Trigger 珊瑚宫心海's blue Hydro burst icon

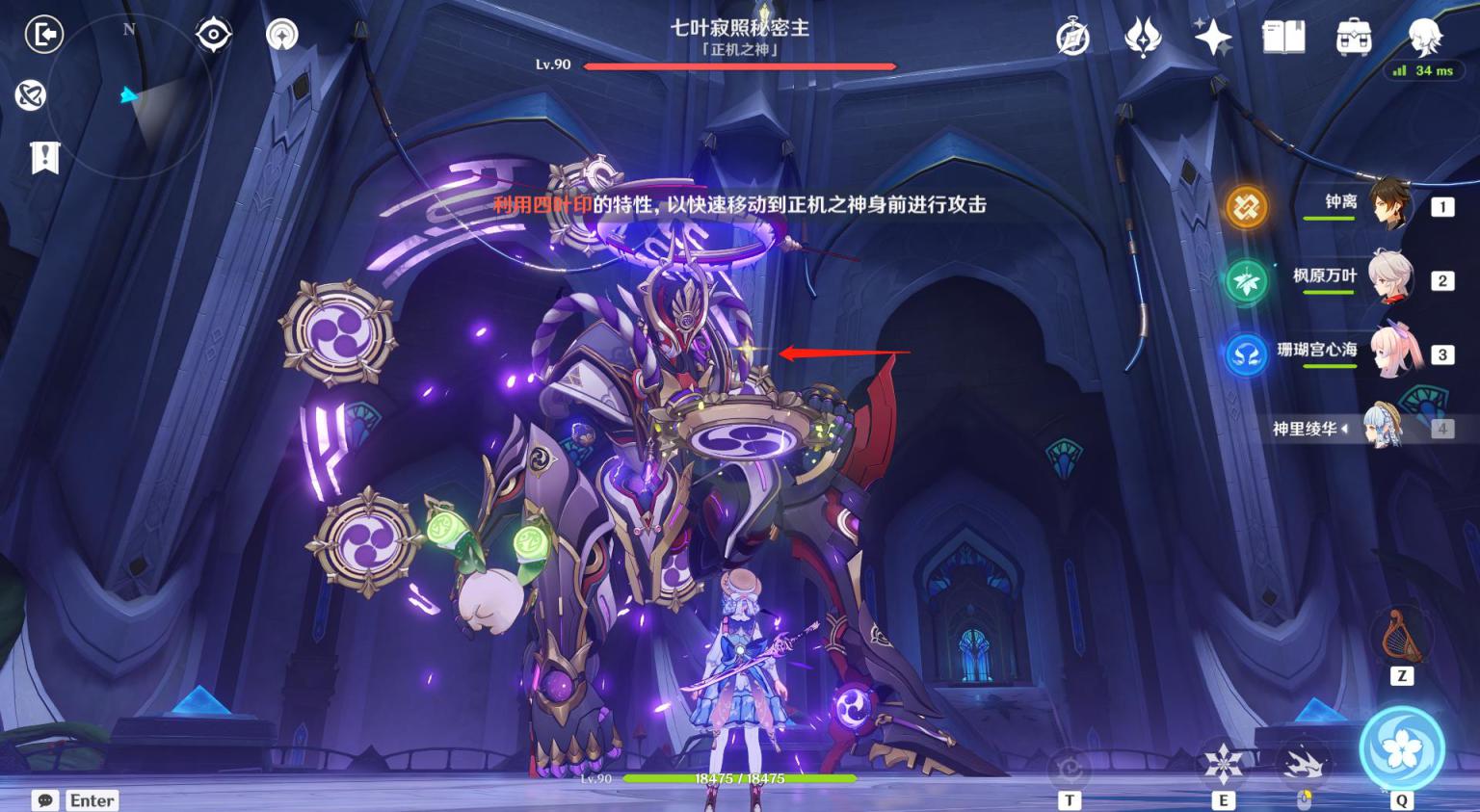tap(1246, 355)
